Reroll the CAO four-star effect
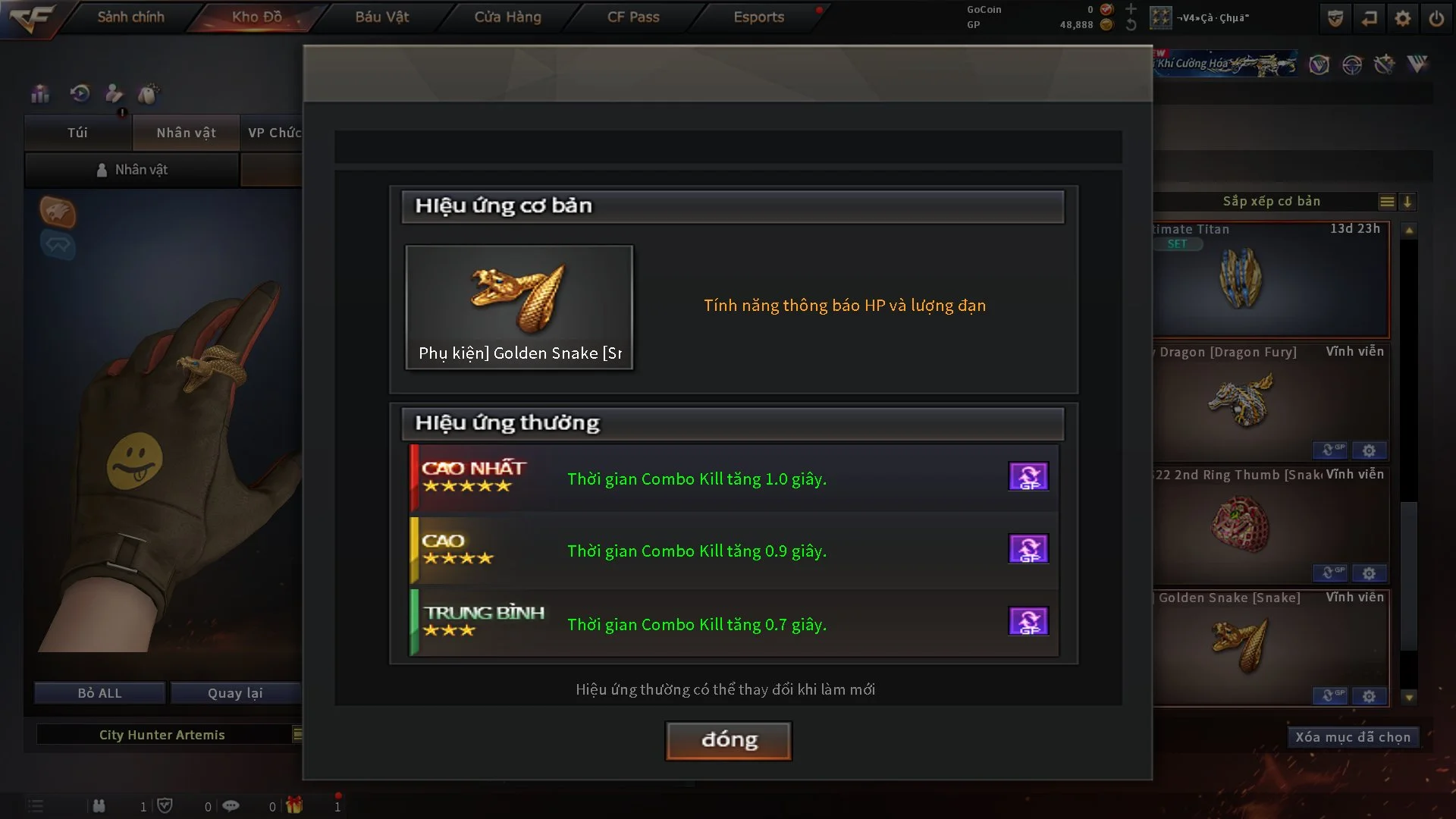Image resolution: width=1456 pixels, height=819 pixels. point(1028,549)
